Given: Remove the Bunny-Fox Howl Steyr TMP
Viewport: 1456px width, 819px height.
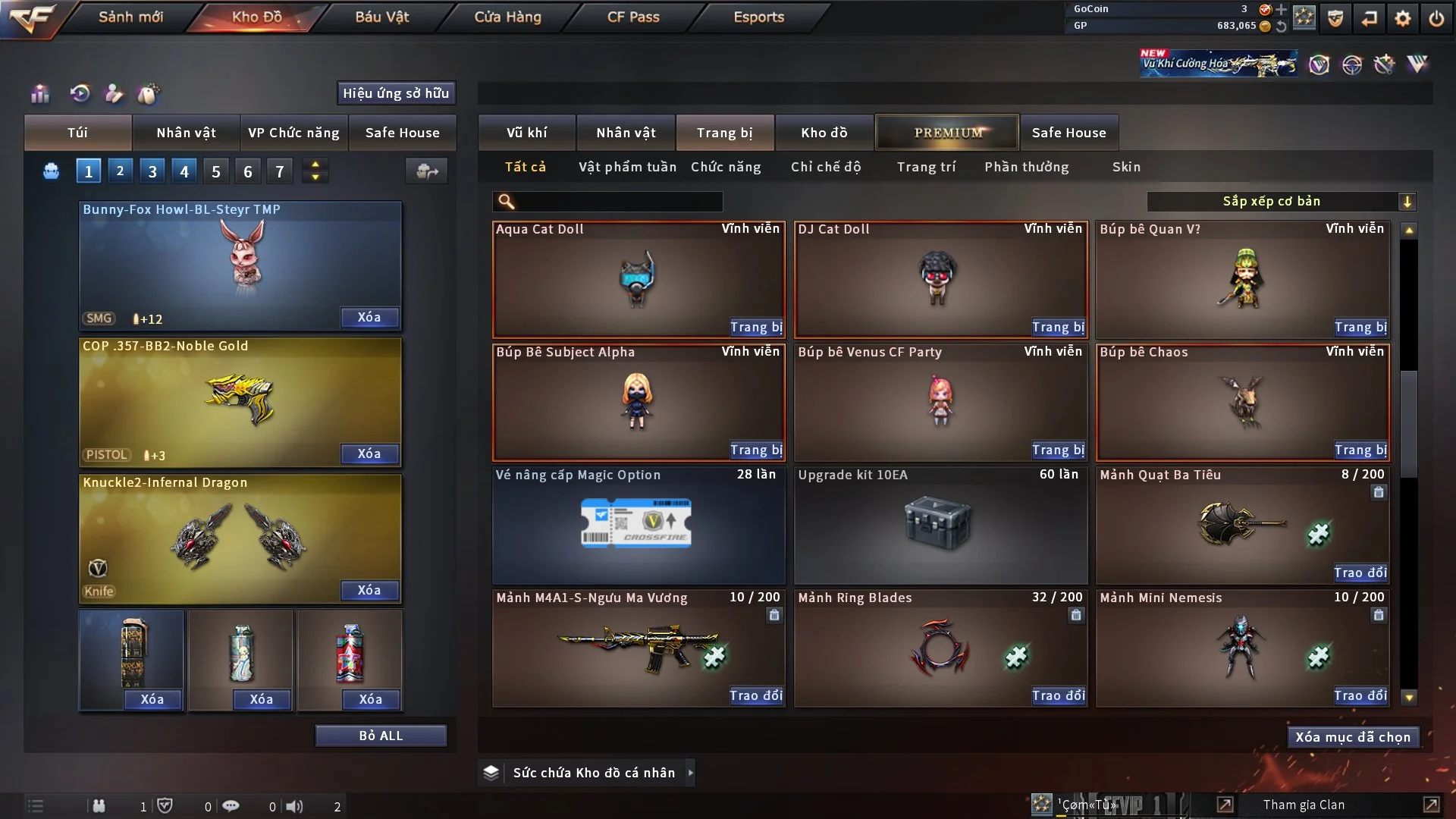Looking at the screenshot, I should [x=369, y=317].
